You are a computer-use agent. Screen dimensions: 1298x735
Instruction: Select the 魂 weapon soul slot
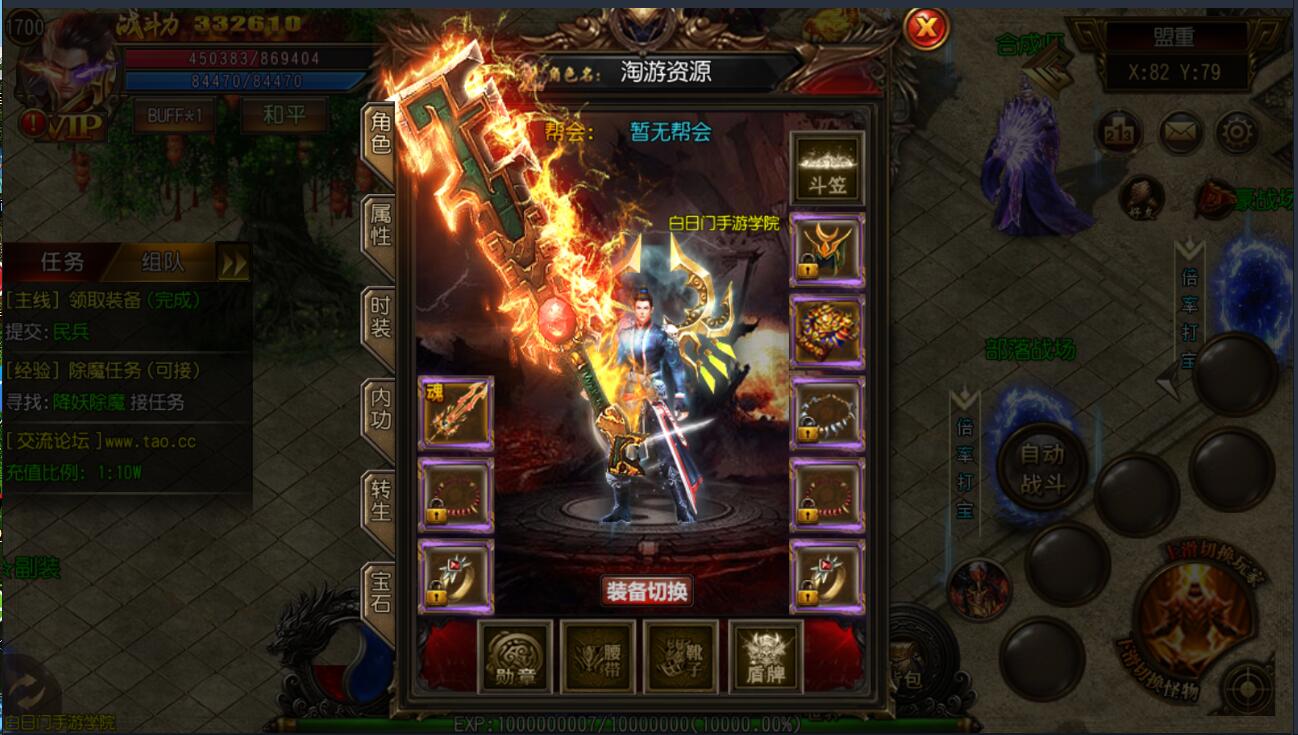[x=455, y=413]
